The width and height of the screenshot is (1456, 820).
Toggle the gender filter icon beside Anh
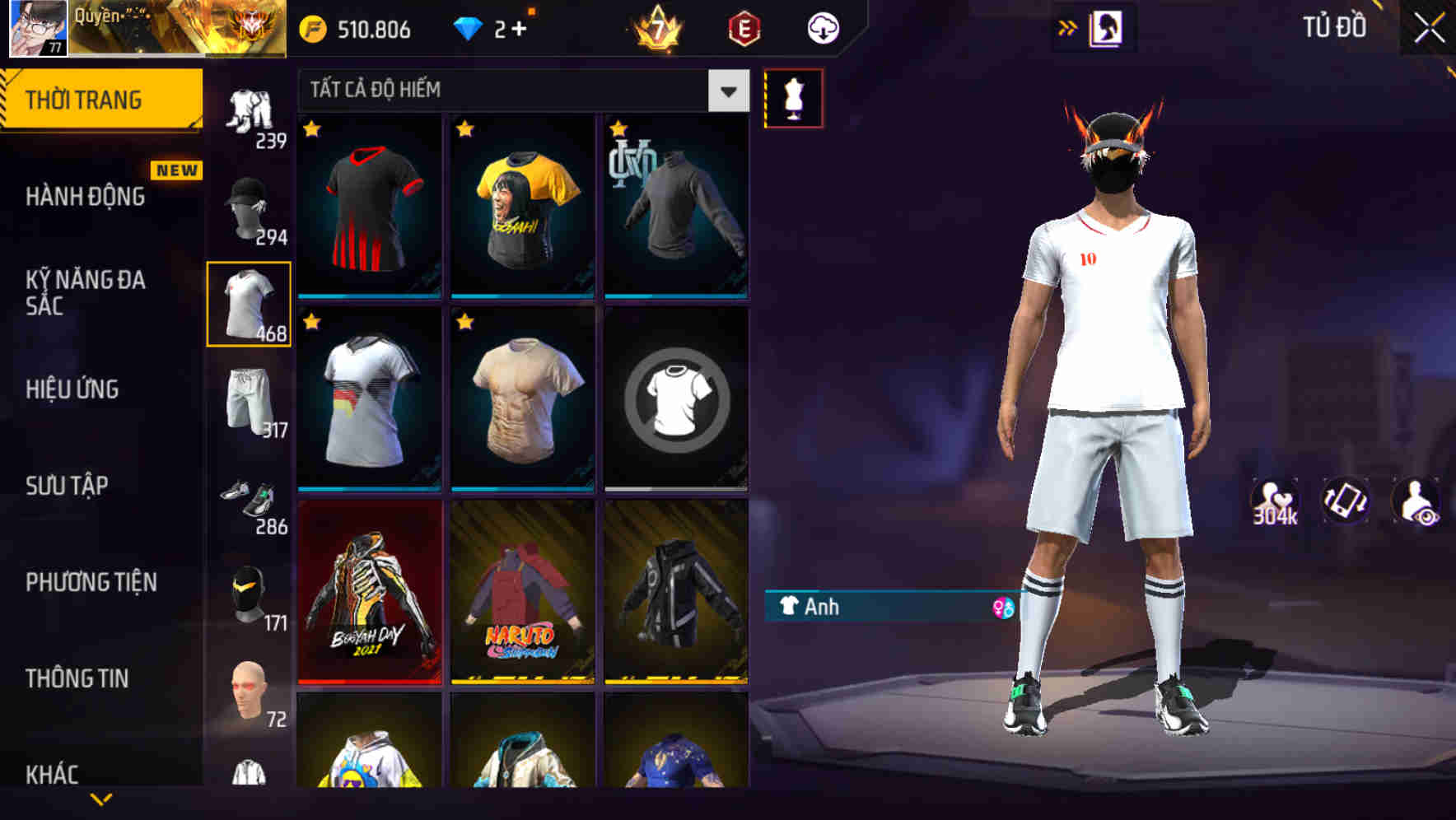(1003, 608)
